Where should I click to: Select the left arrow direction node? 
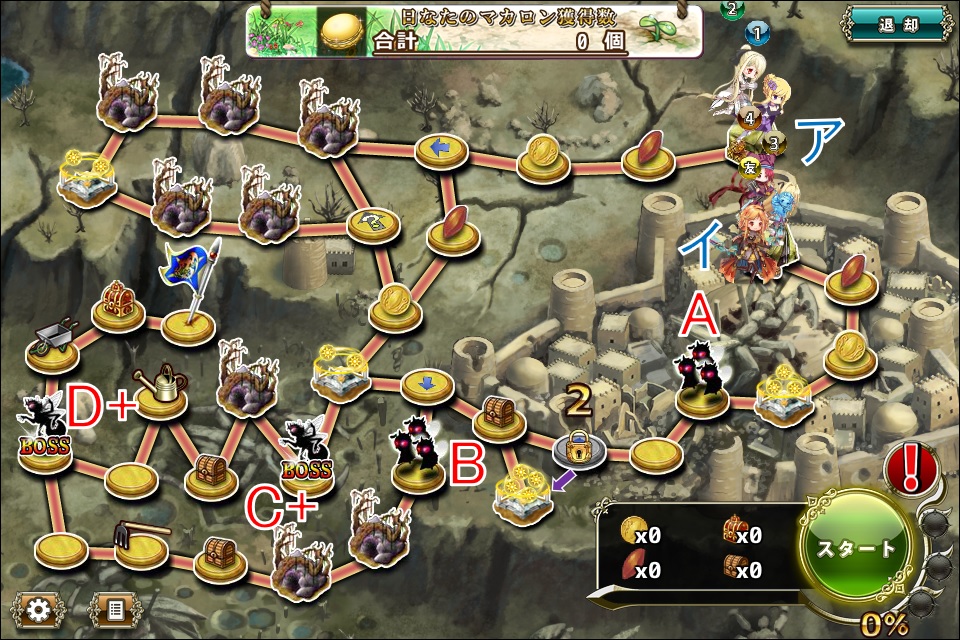tap(441, 150)
